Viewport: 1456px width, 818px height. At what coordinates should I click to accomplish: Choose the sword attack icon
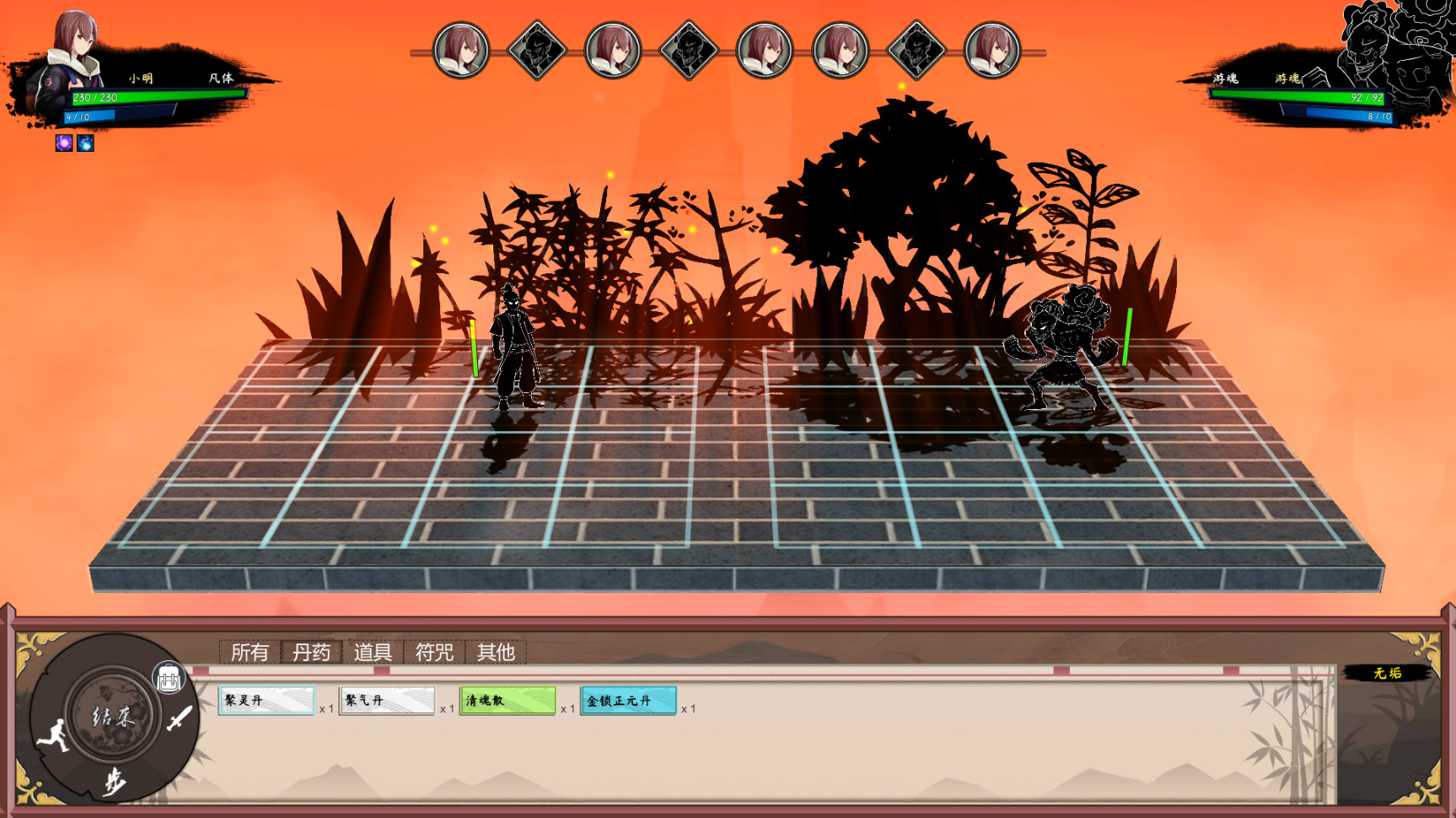[x=179, y=718]
